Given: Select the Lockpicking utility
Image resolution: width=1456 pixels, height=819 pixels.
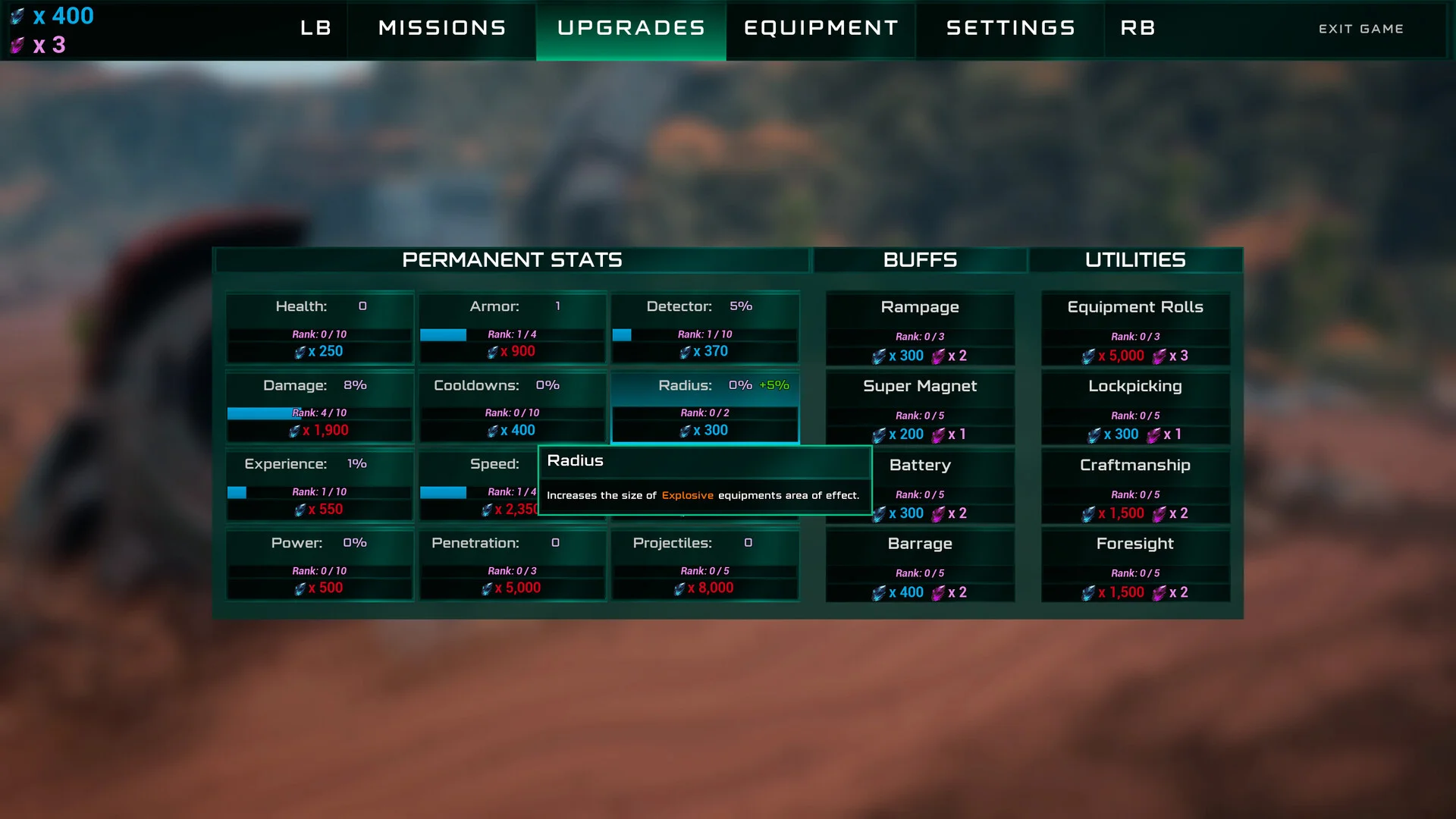Looking at the screenshot, I should point(1135,409).
